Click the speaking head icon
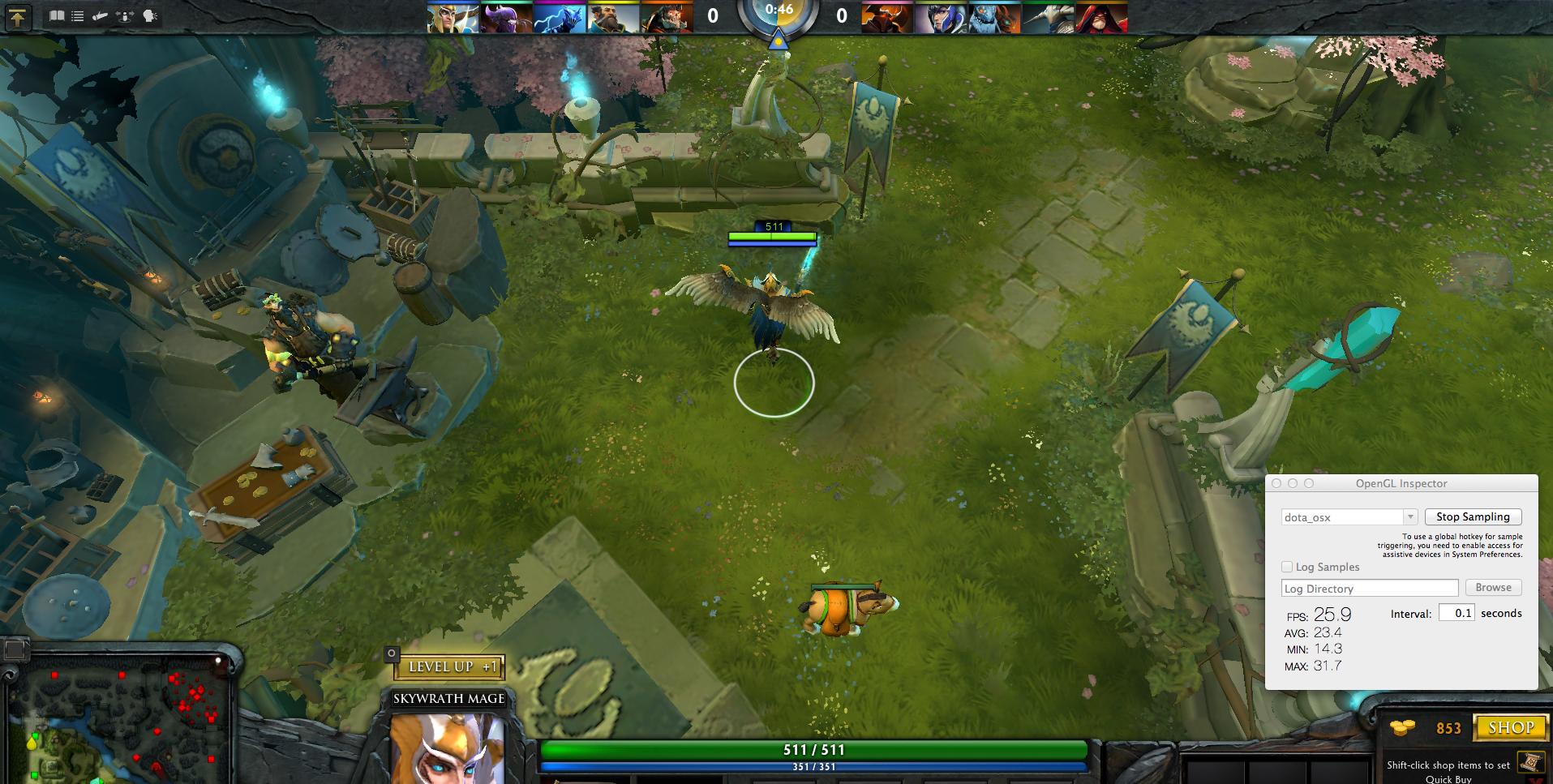 tap(150, 15)
